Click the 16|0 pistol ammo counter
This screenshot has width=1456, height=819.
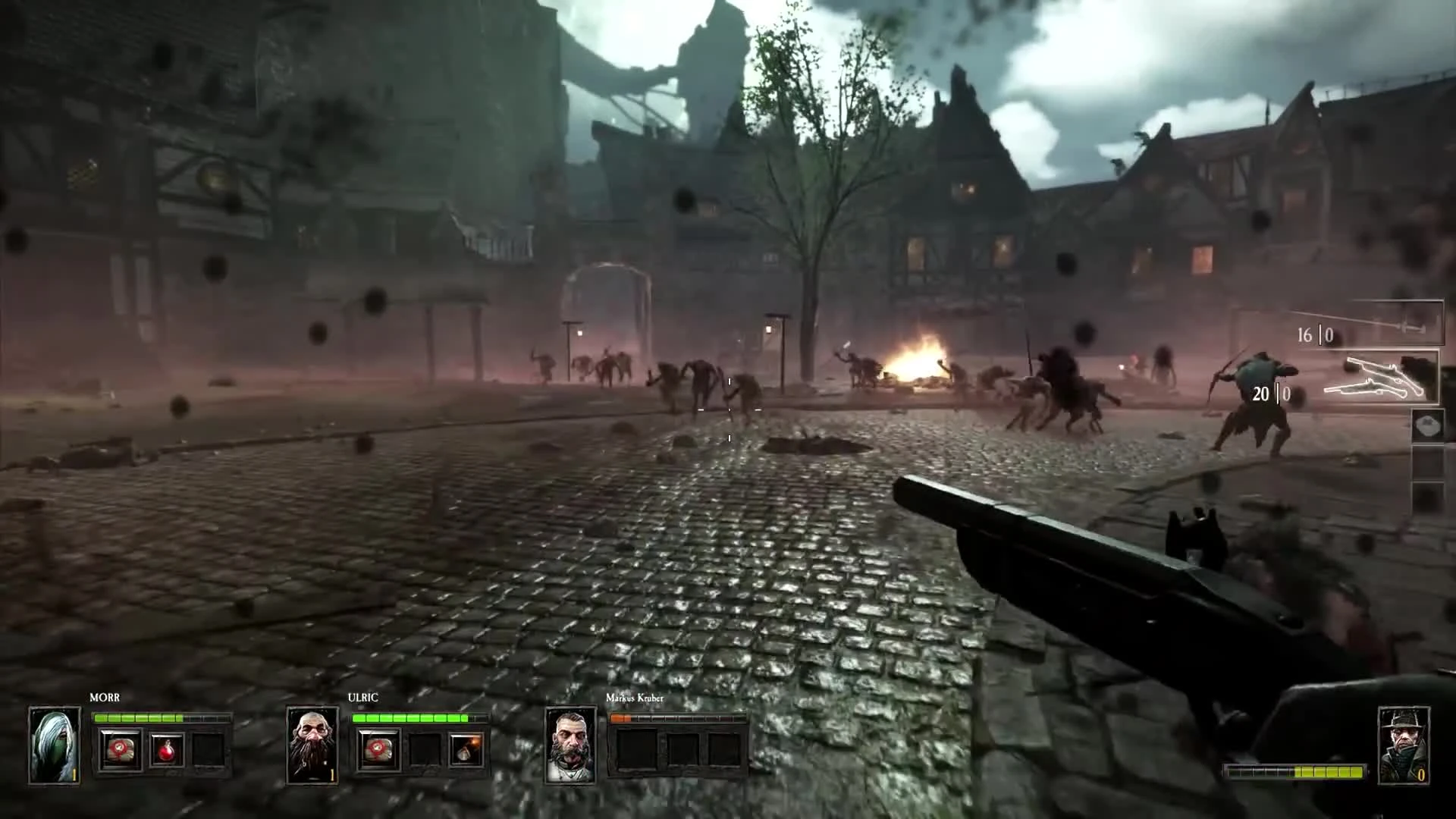pos(1314,335)
